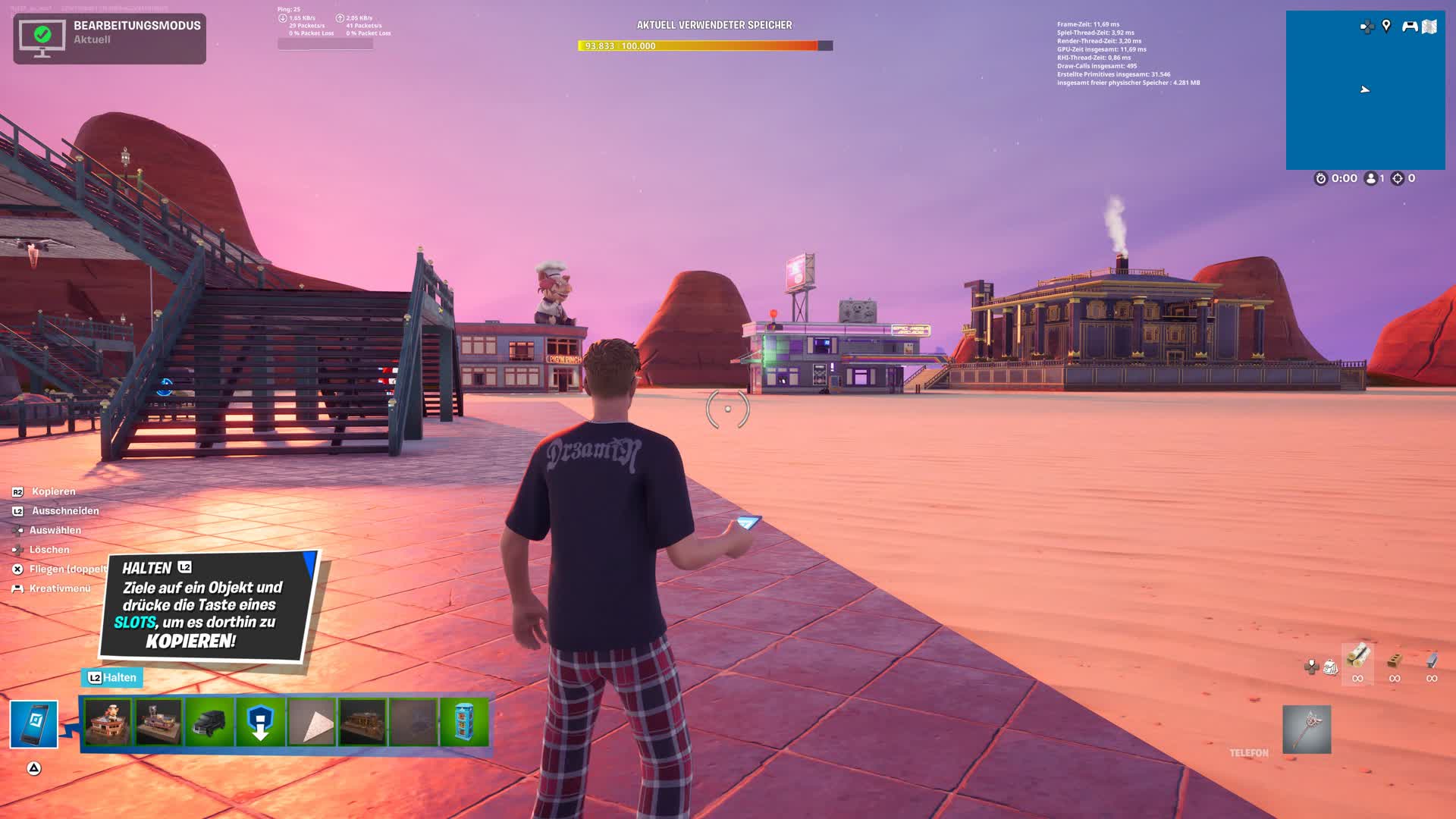The height and width of the screenshot is (819, 1456).
Task: Click the location pin marker icon
Action: 1386,27
